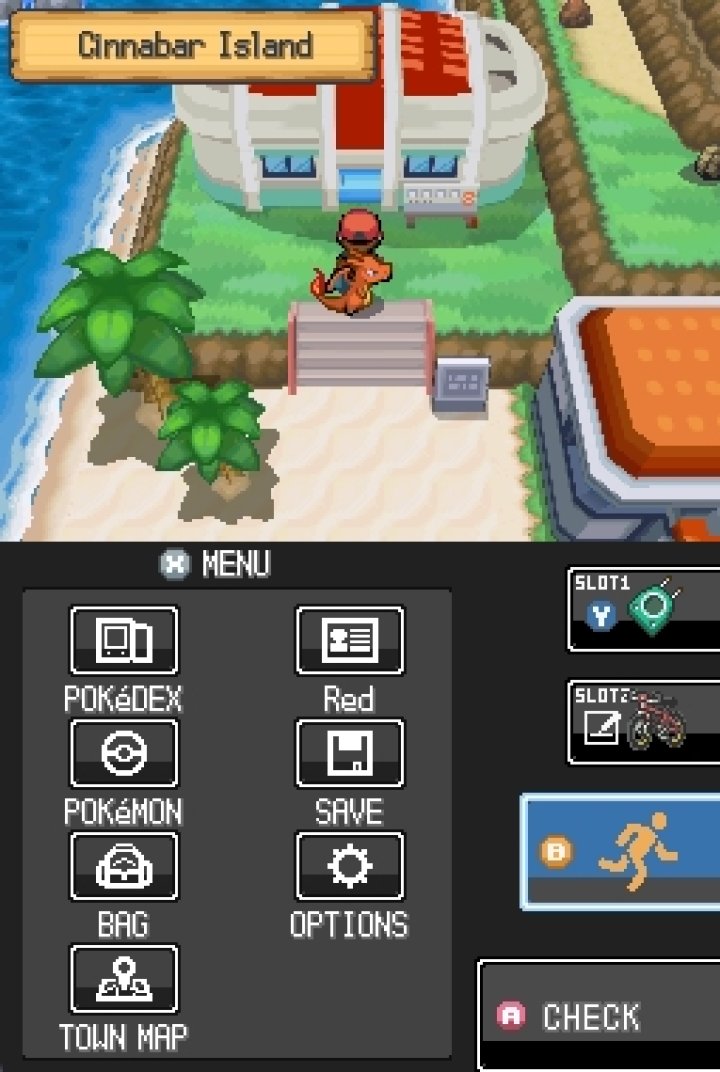Screen dimensions: 720x1072
Task: View Red's trainer card
Action: pos(350,641)
